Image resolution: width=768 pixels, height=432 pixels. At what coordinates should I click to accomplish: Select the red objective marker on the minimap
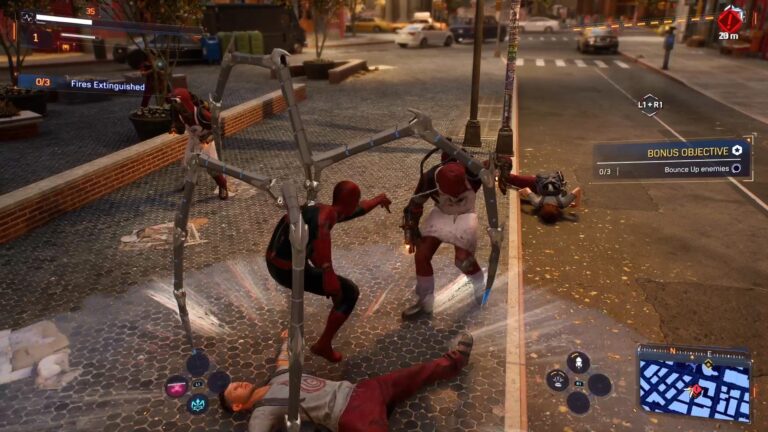pos(696,391)
